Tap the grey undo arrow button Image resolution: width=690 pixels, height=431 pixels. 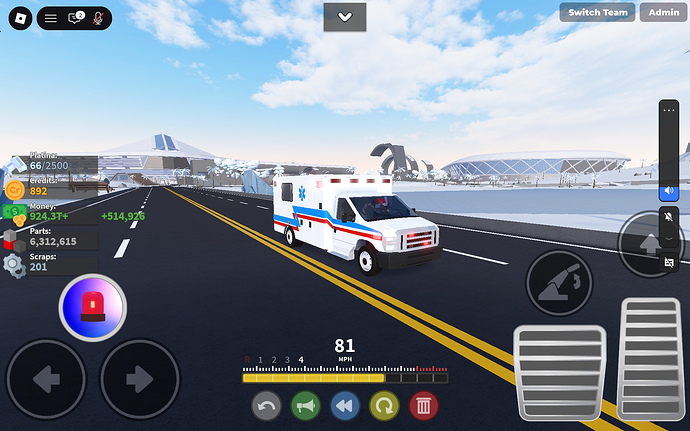point(266,405)
